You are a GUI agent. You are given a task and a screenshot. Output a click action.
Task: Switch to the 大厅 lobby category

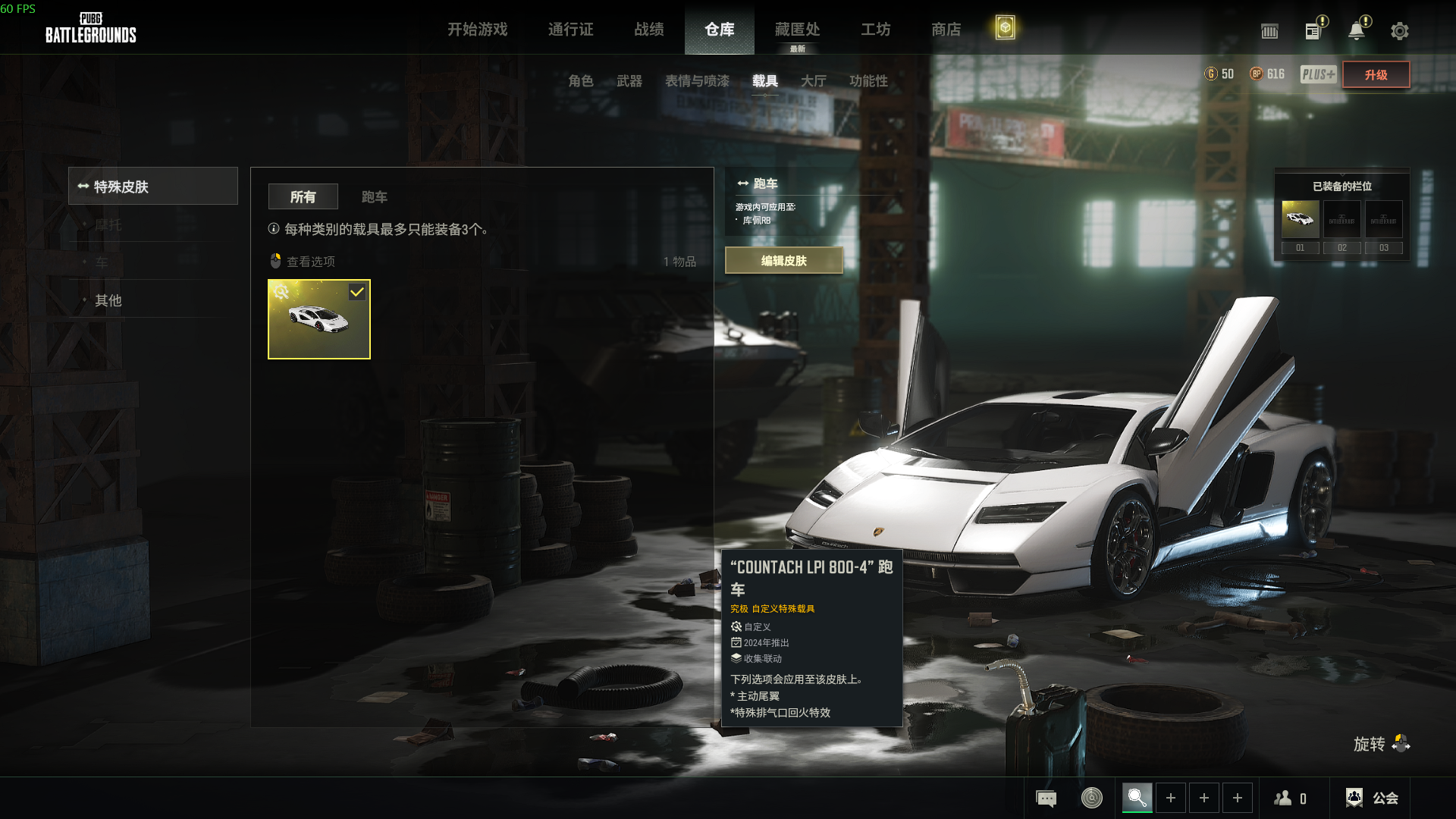click(x=813, y=81)
